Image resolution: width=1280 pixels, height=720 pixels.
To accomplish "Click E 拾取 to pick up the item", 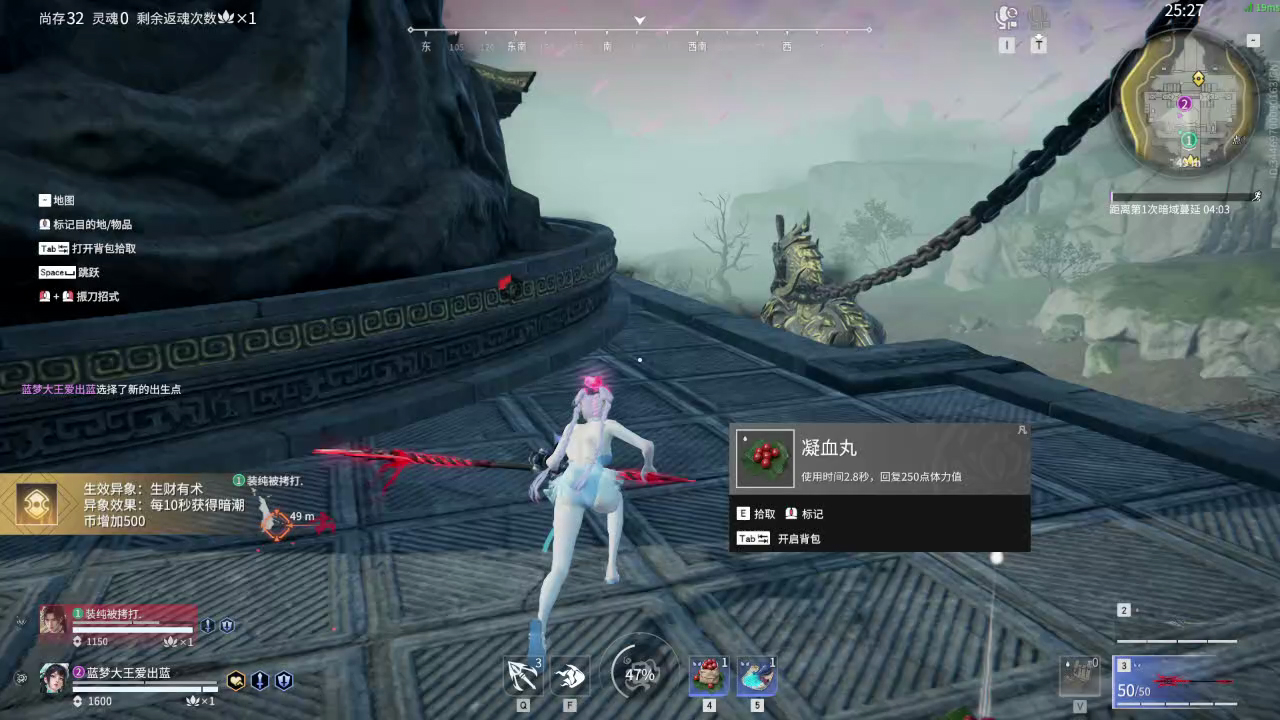I will (x=760, y=513).
